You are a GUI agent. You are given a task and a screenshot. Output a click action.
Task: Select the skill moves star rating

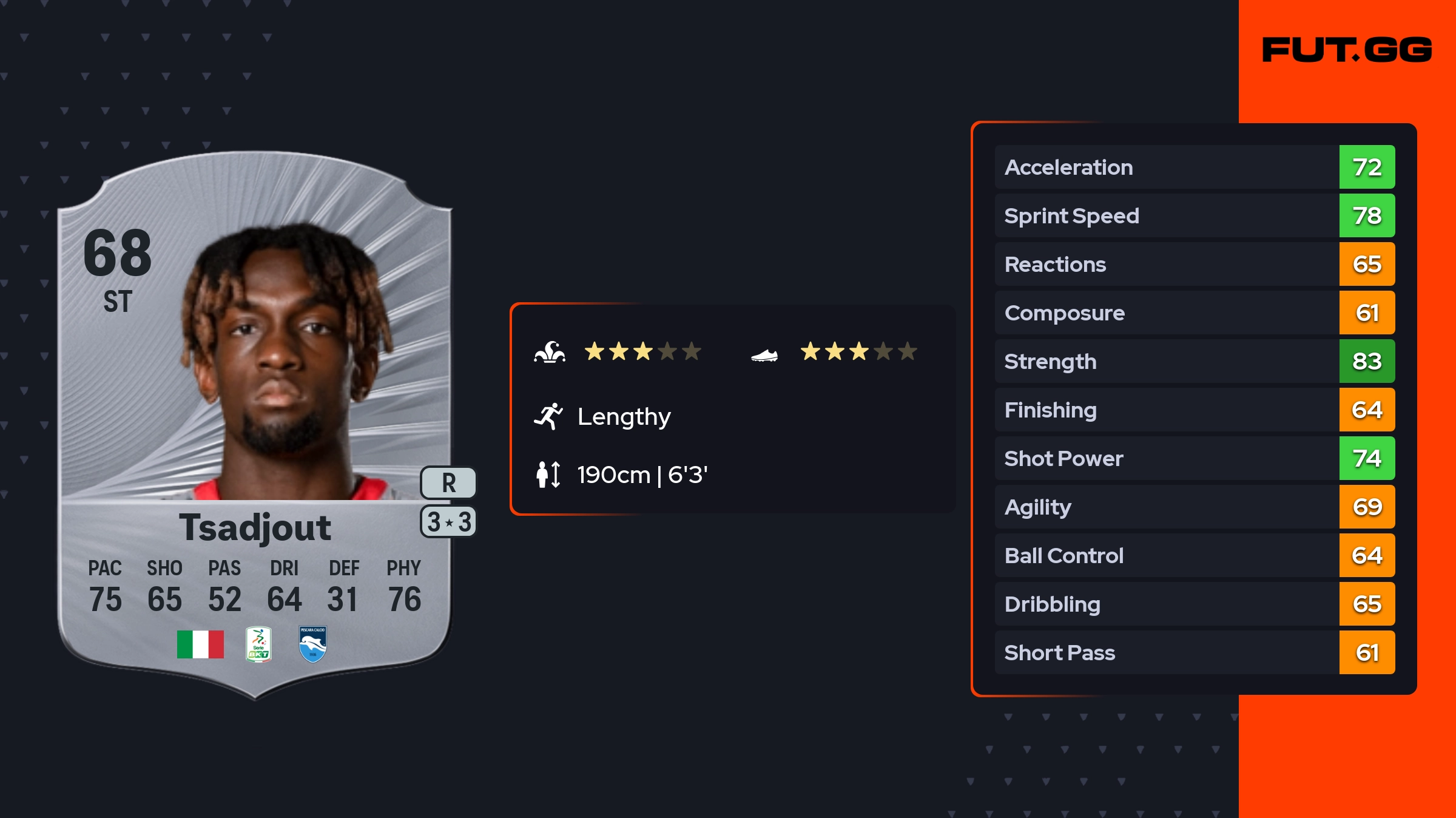[642, 351]
